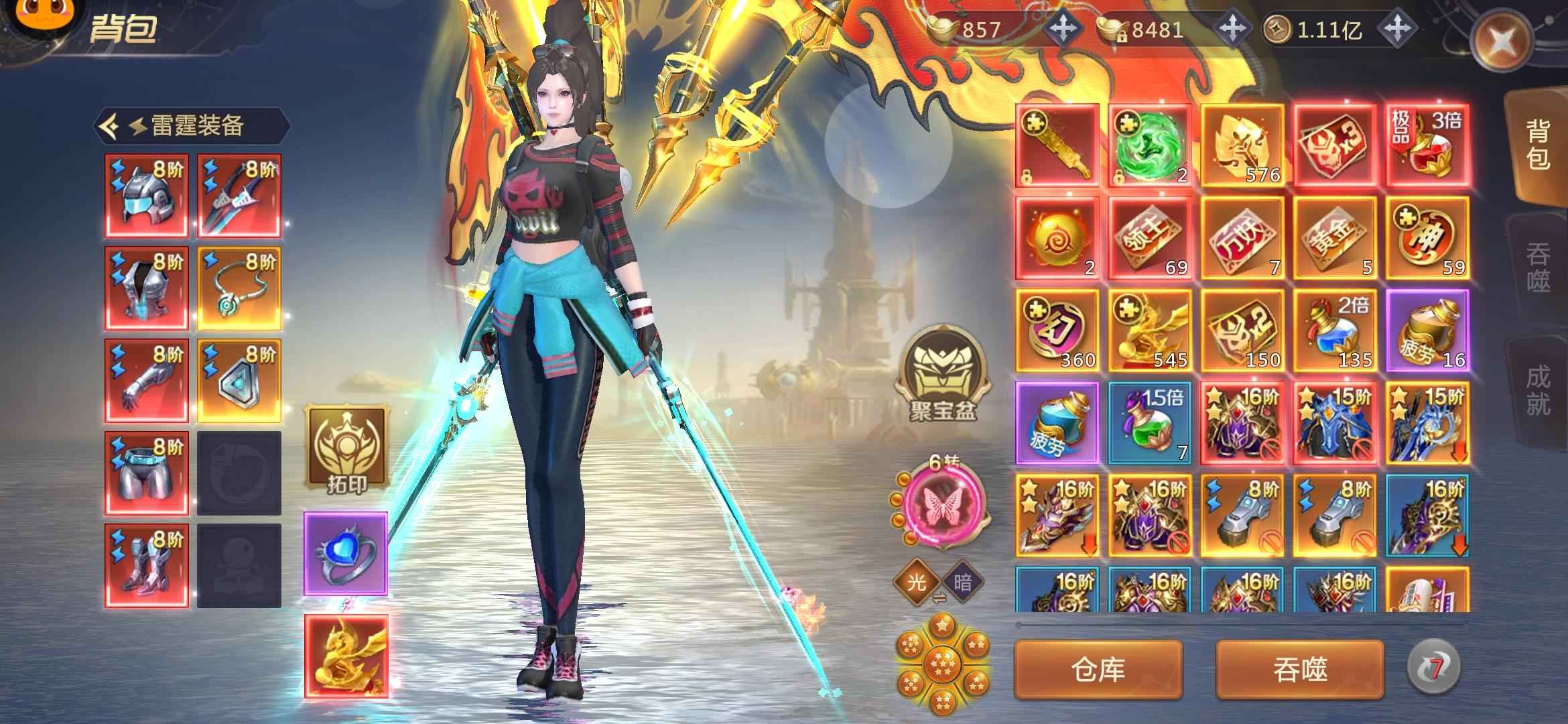1568x724 pixels.
Task: Select the 极品 3倍 potion item
Action: pyautogui.click(x=1427, y=145)
